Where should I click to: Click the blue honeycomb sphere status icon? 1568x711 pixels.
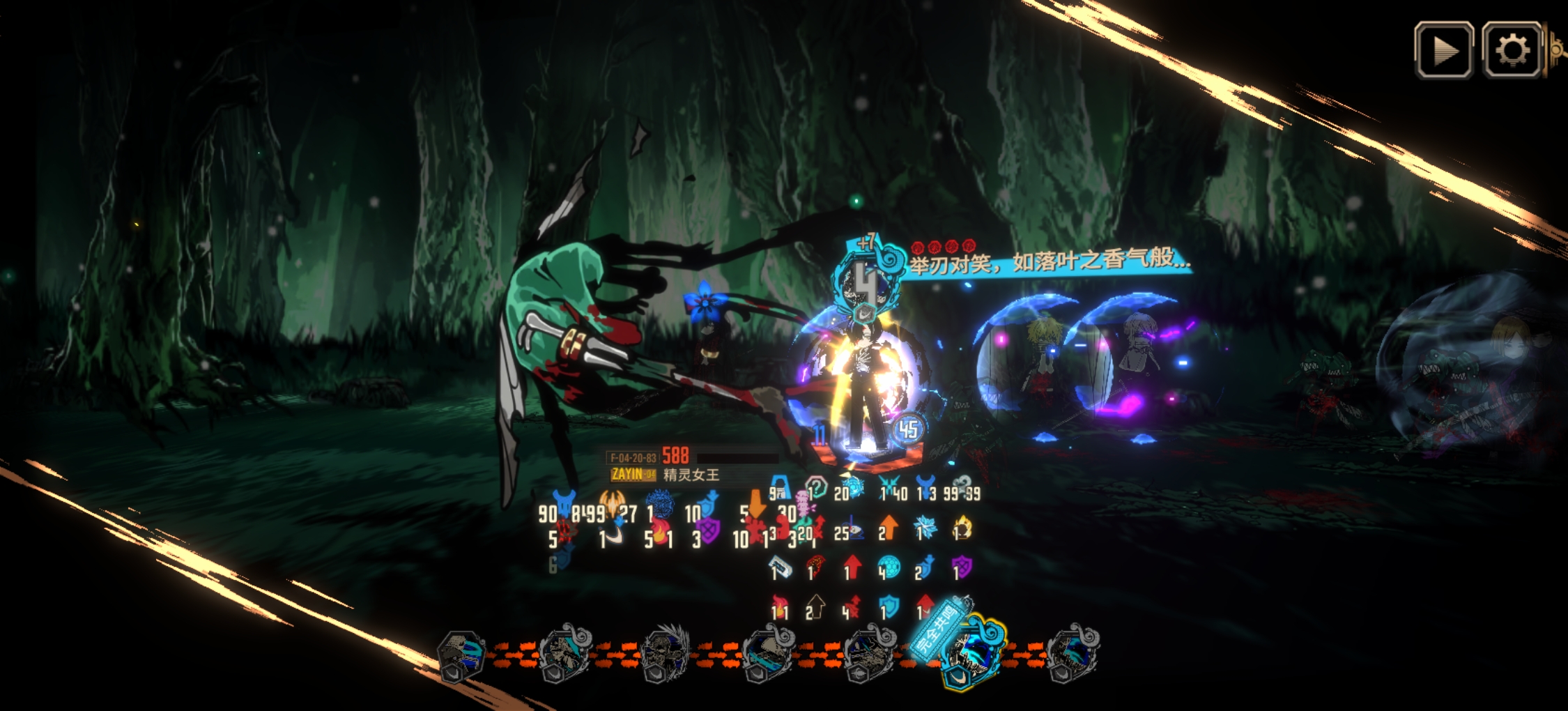(x=889, y=567)
